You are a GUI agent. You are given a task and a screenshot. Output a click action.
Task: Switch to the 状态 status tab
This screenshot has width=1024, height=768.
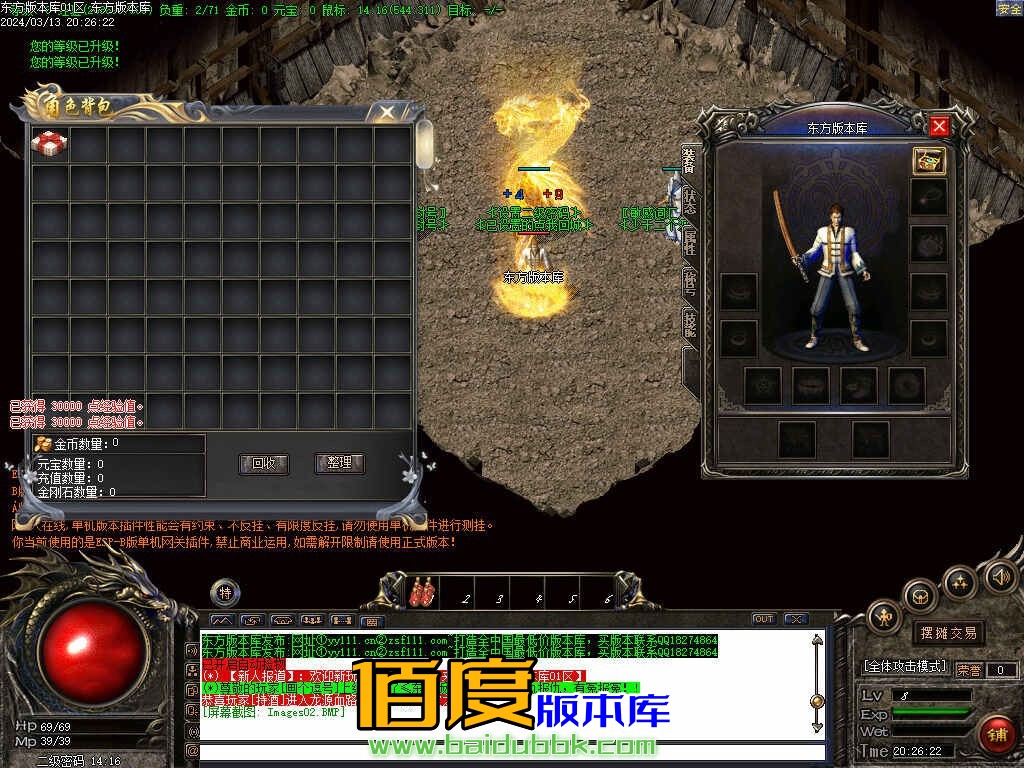point(690,200)
